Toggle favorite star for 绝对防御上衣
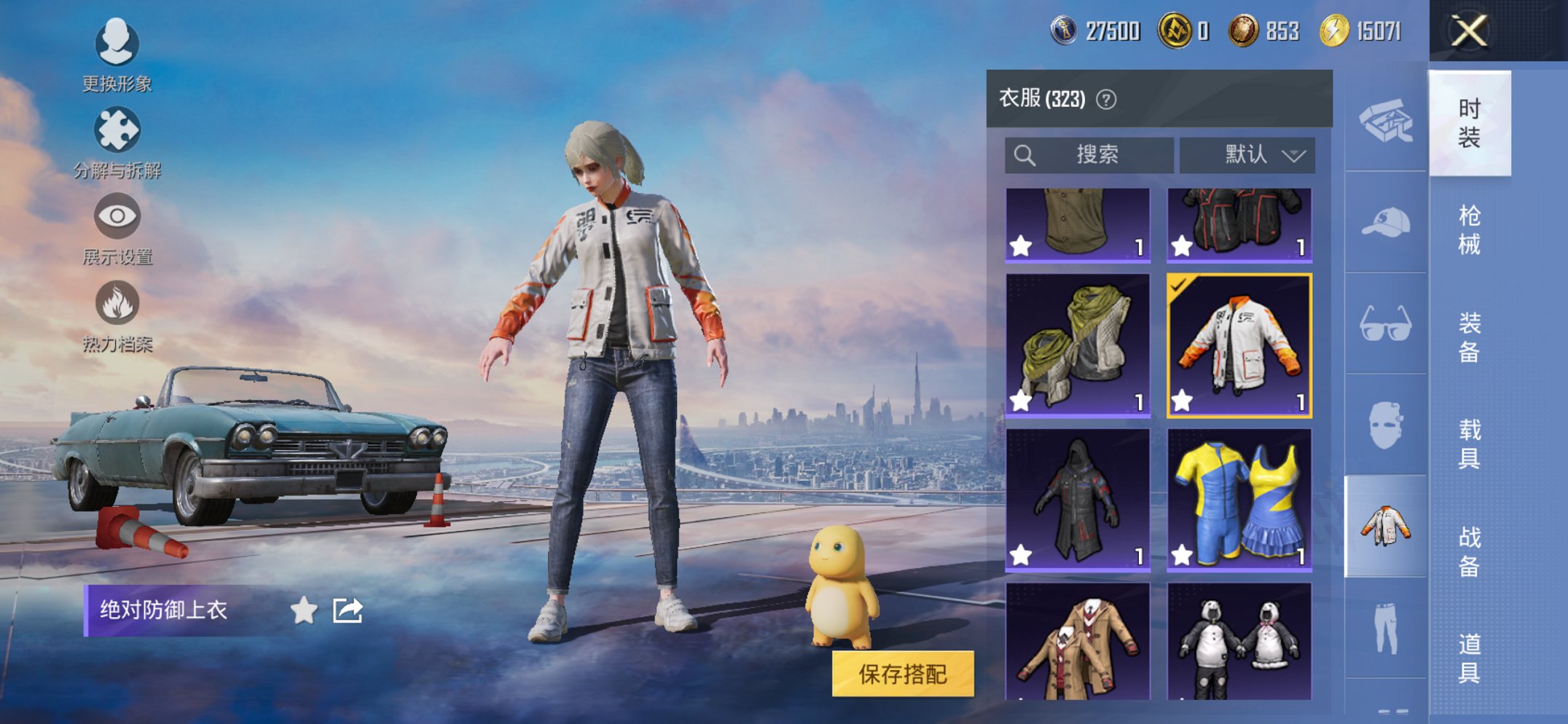Viewport: 1568px width, 724px height. pyautogui.click(x=301, y=612)
